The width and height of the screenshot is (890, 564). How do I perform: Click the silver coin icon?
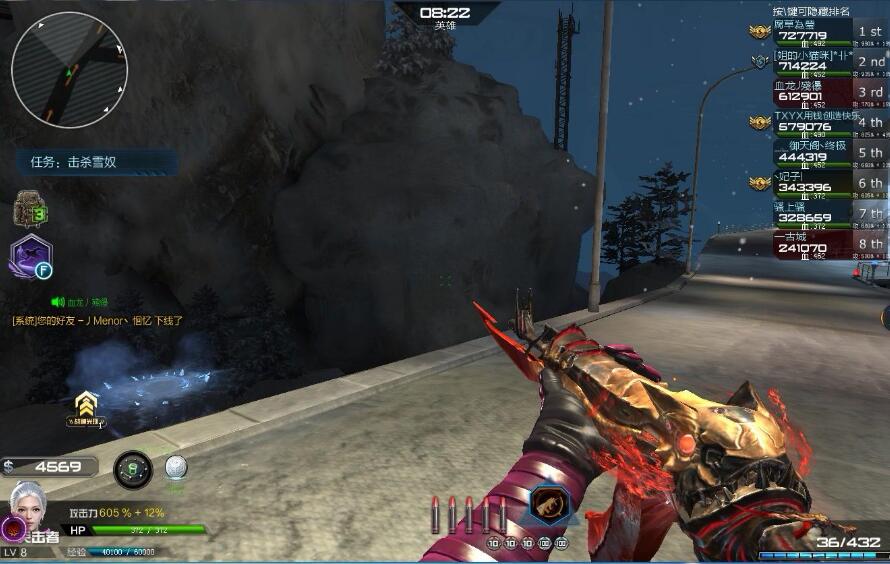point(175,467)
